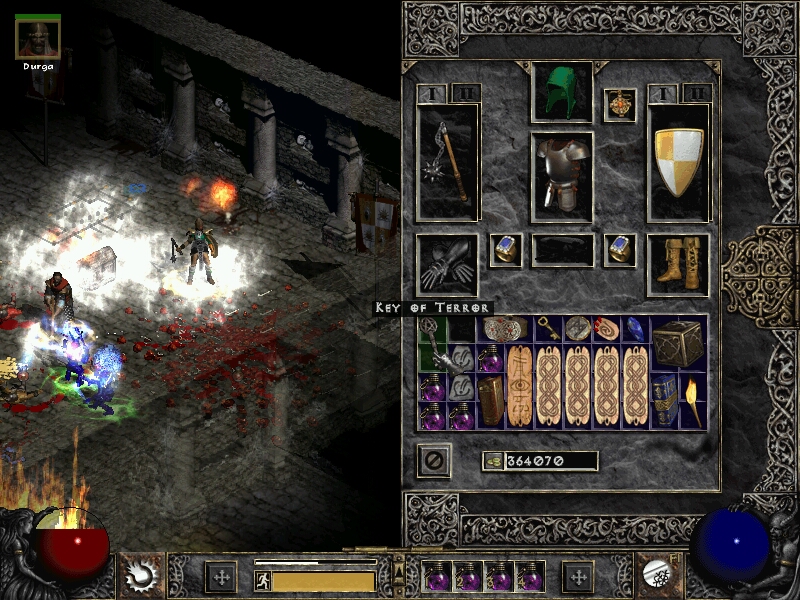Click the eye-marked charm in inventory
Screen dimensions: 800x600
point(519,386)
